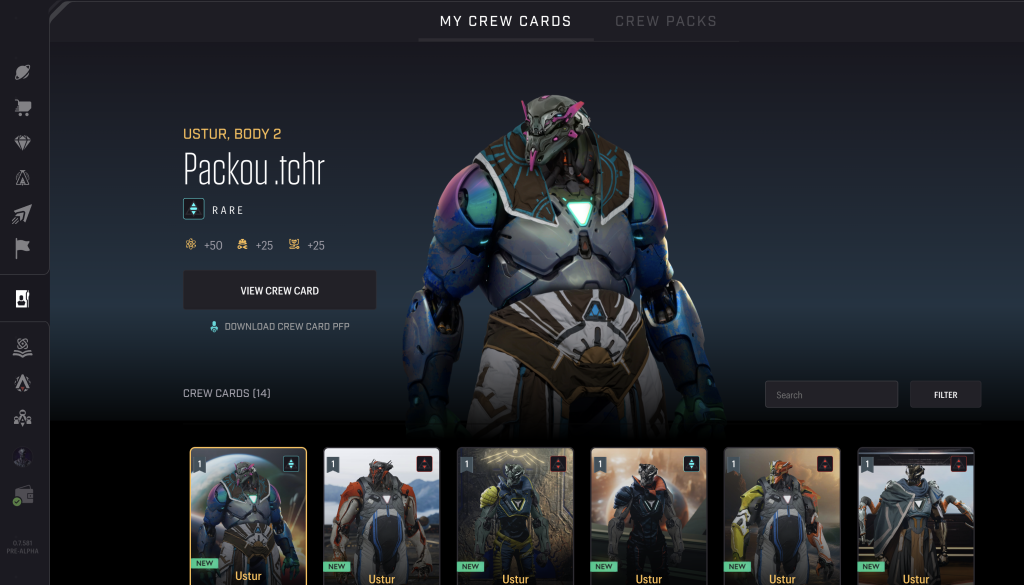Screen dimensions: 1024x585
Task: Open the My Crew Cards tab
Action: 505,21
